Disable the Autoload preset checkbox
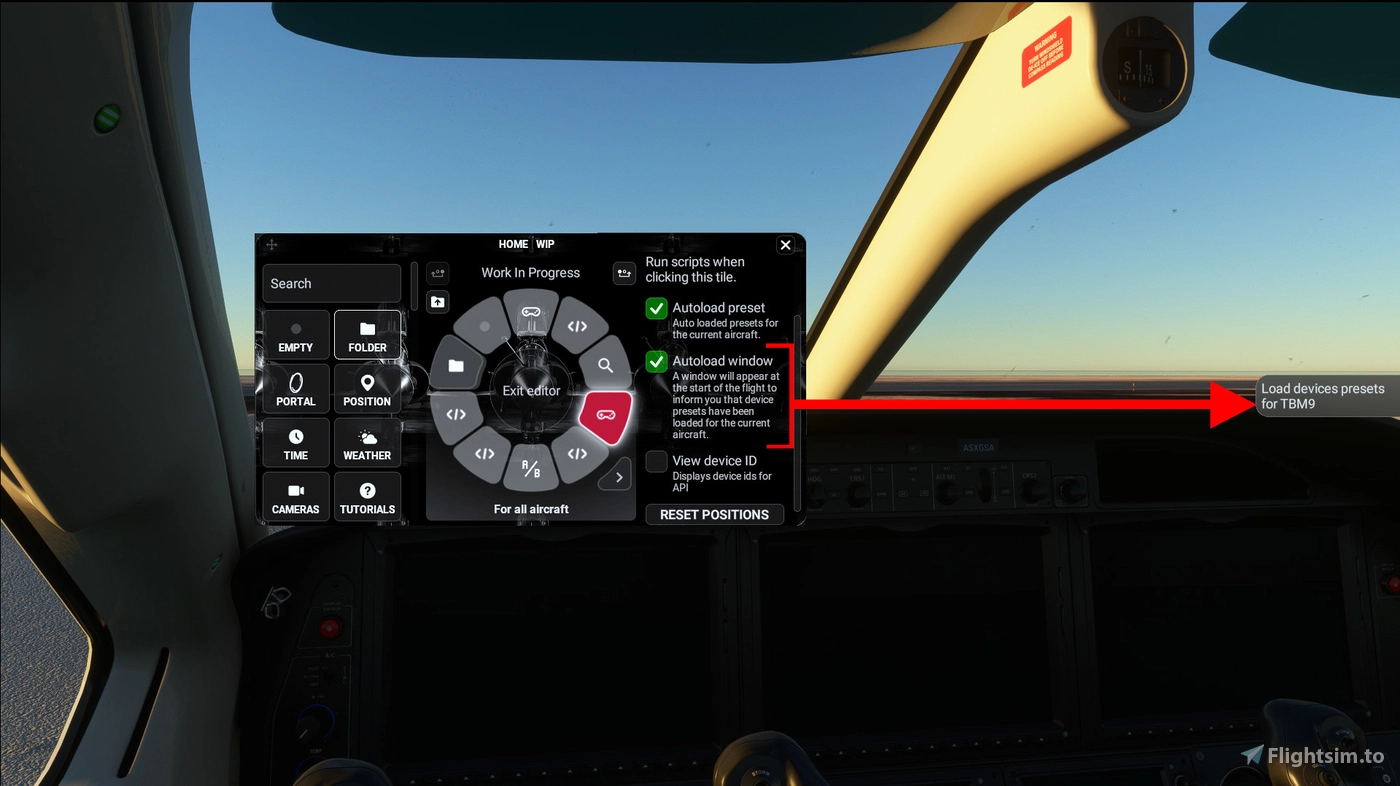1400x786 pixels. pos(656,308)
